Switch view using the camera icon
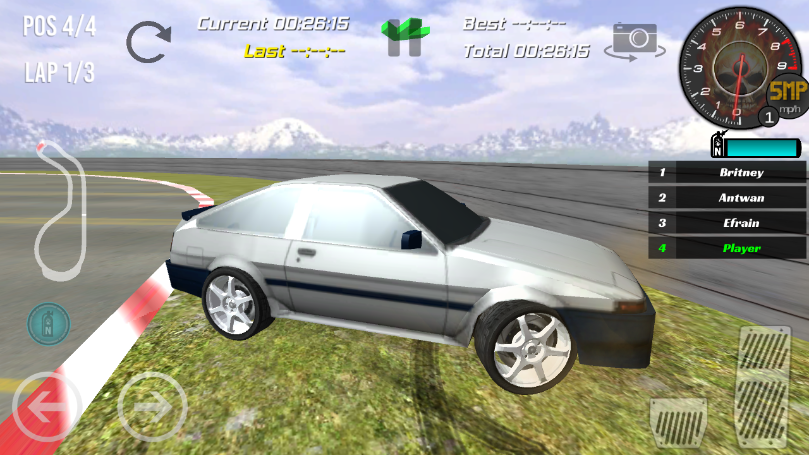Screen dimensions: 809x455 point(633,40)
